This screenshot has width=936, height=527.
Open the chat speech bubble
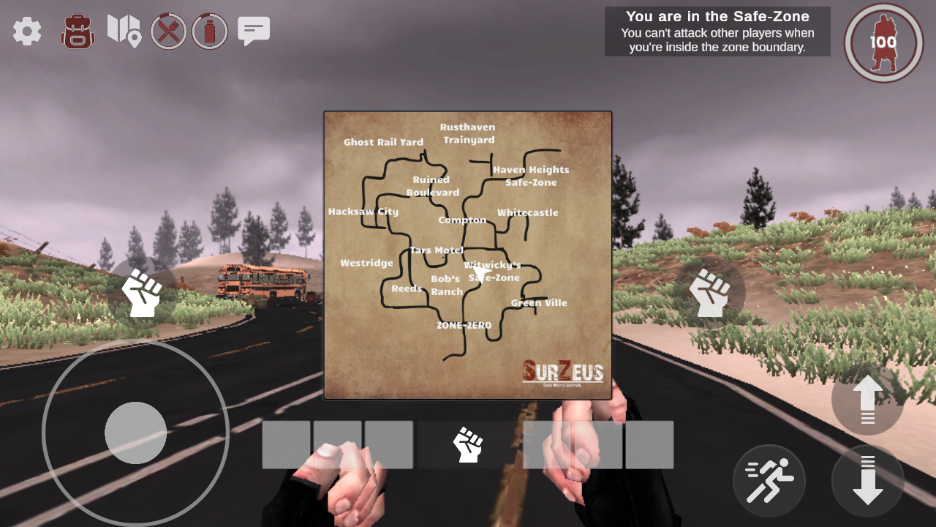[254, 31]
